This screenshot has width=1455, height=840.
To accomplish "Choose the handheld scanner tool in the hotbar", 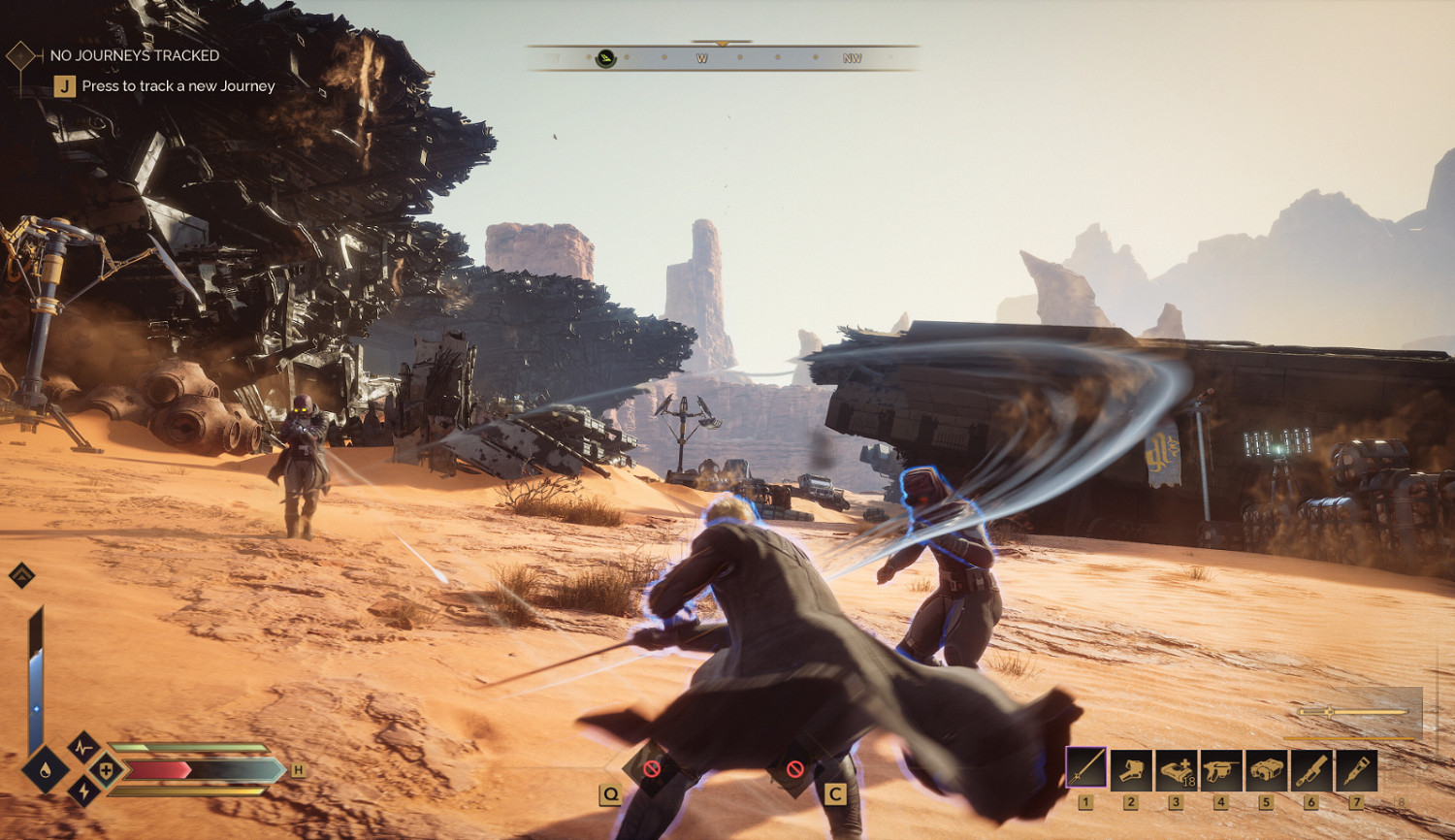I will click(1131, 769).
